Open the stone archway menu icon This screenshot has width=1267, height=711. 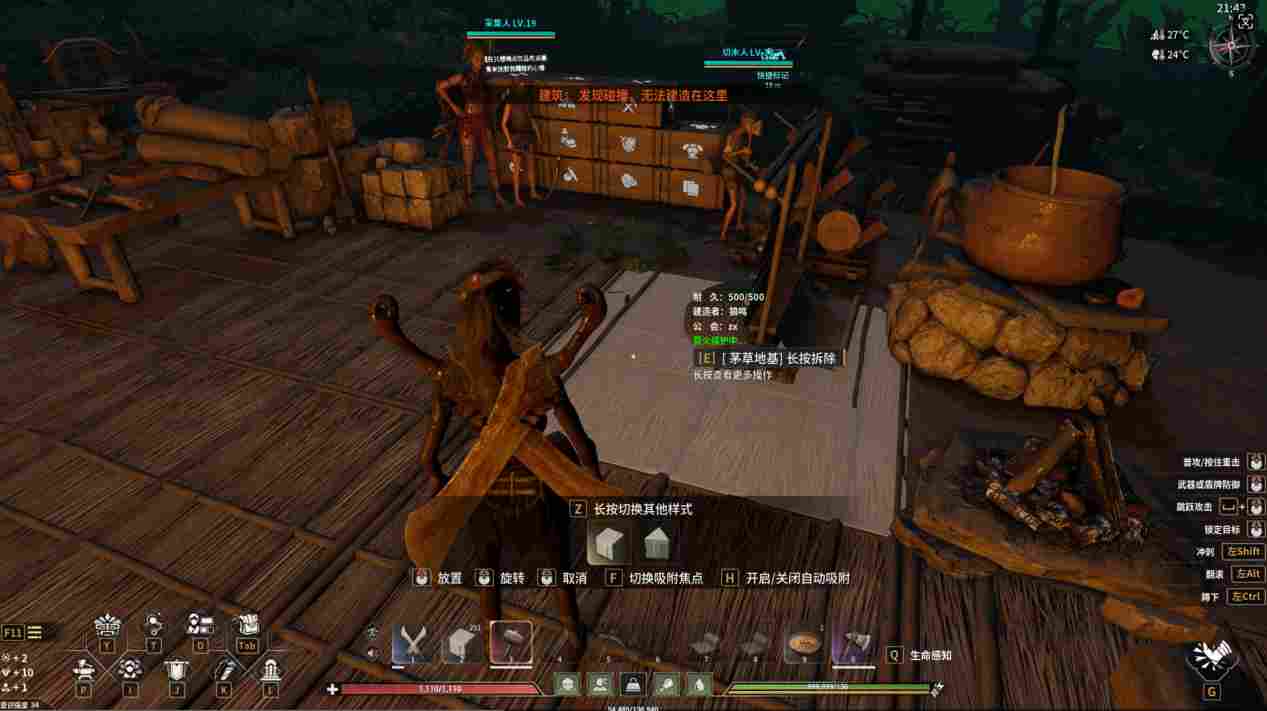click(270, 670)
